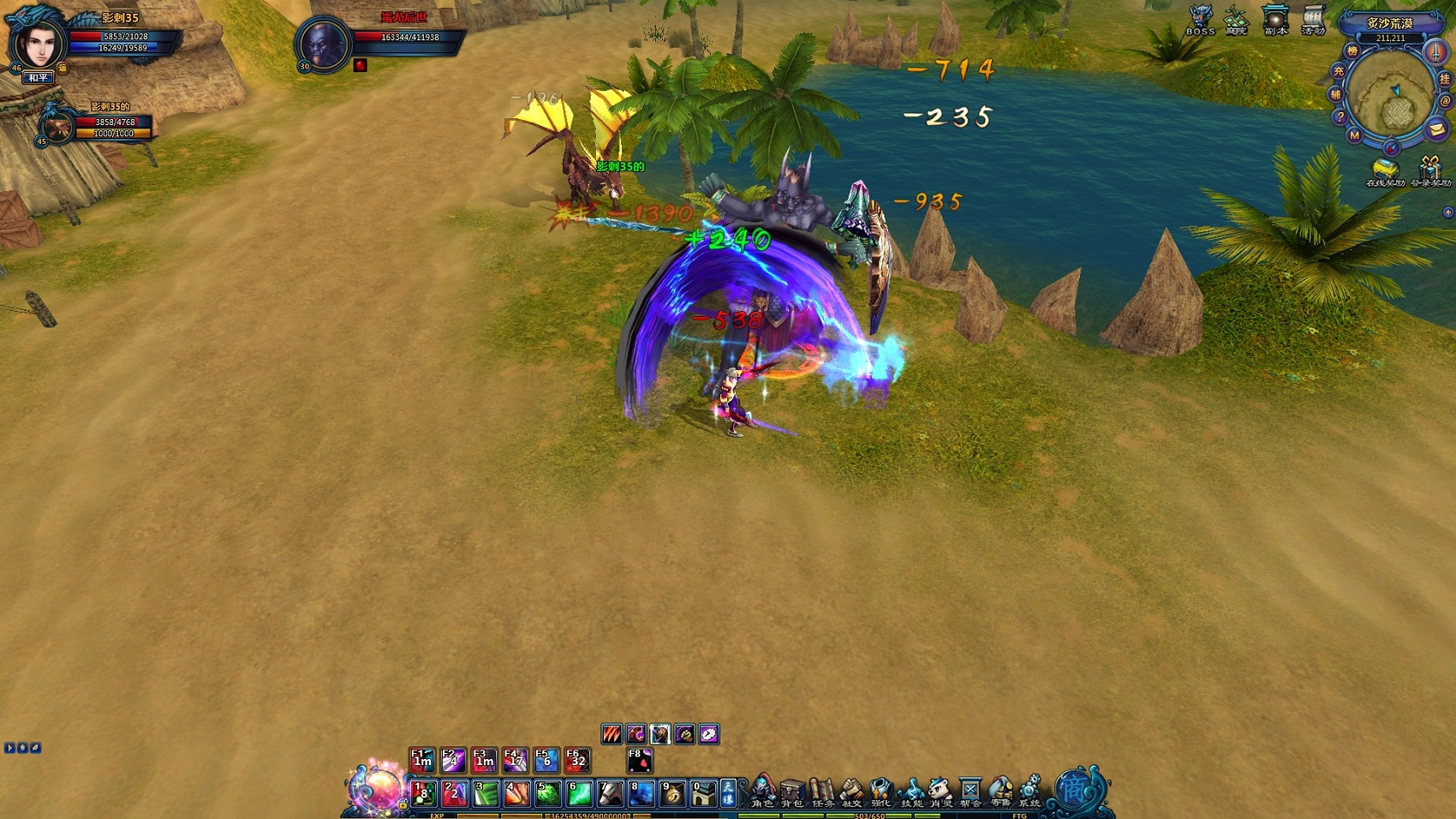Open the 榜 ranking button
This screenshot has width=1456, height=819.
(x=1352, y=51)
